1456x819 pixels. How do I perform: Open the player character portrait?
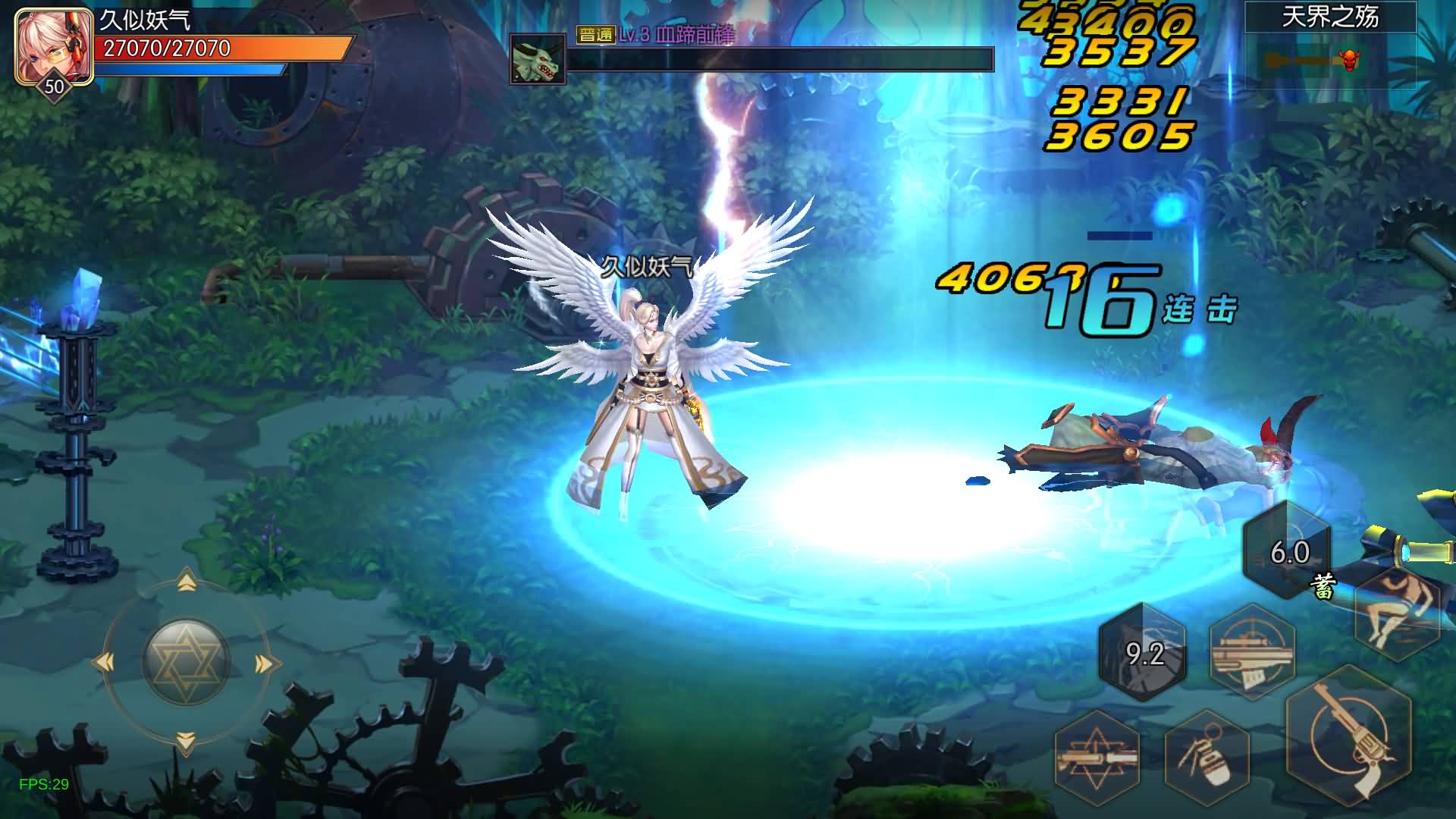[x=53, y=45]
